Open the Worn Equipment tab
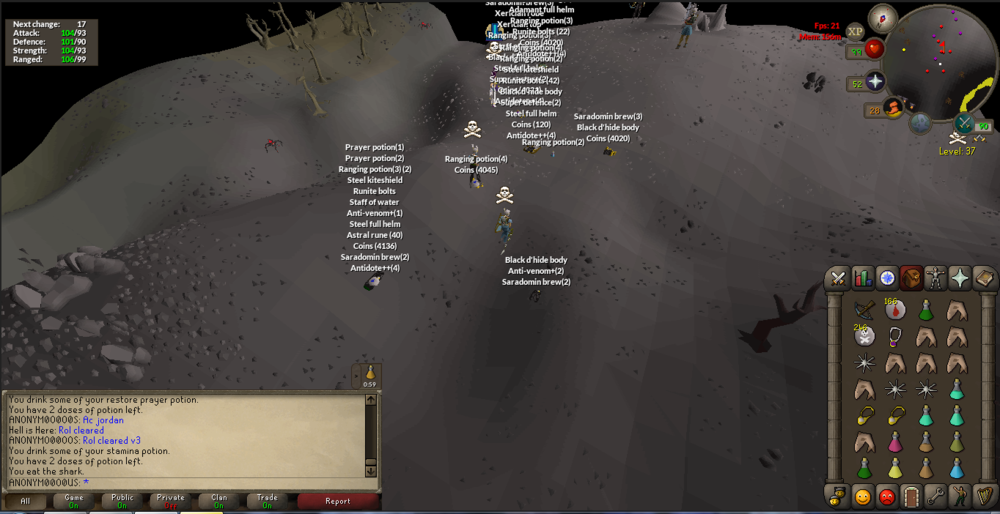 pos(936,278)
